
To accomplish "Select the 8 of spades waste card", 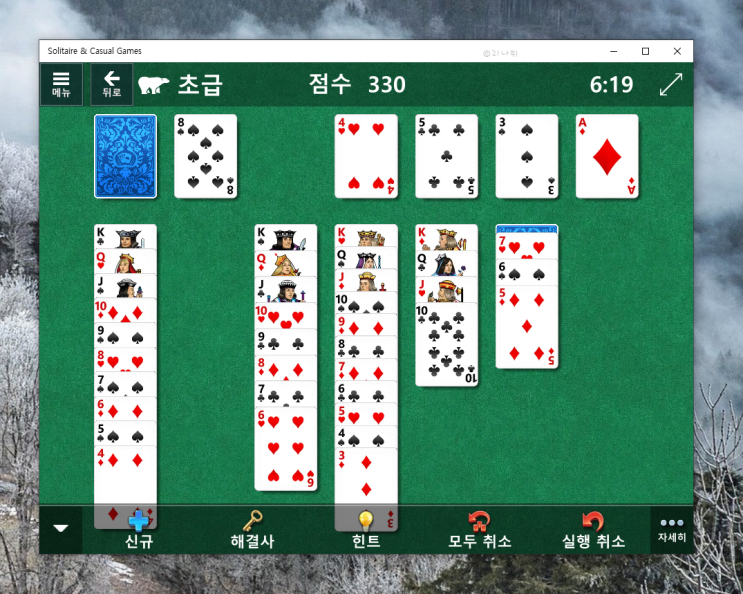I will pyautogui.click(x=206, y=156).
